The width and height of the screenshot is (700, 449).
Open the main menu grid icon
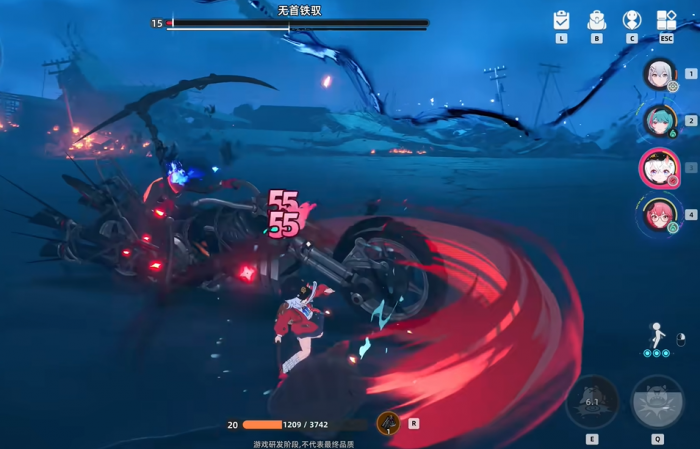click(666, 20)
